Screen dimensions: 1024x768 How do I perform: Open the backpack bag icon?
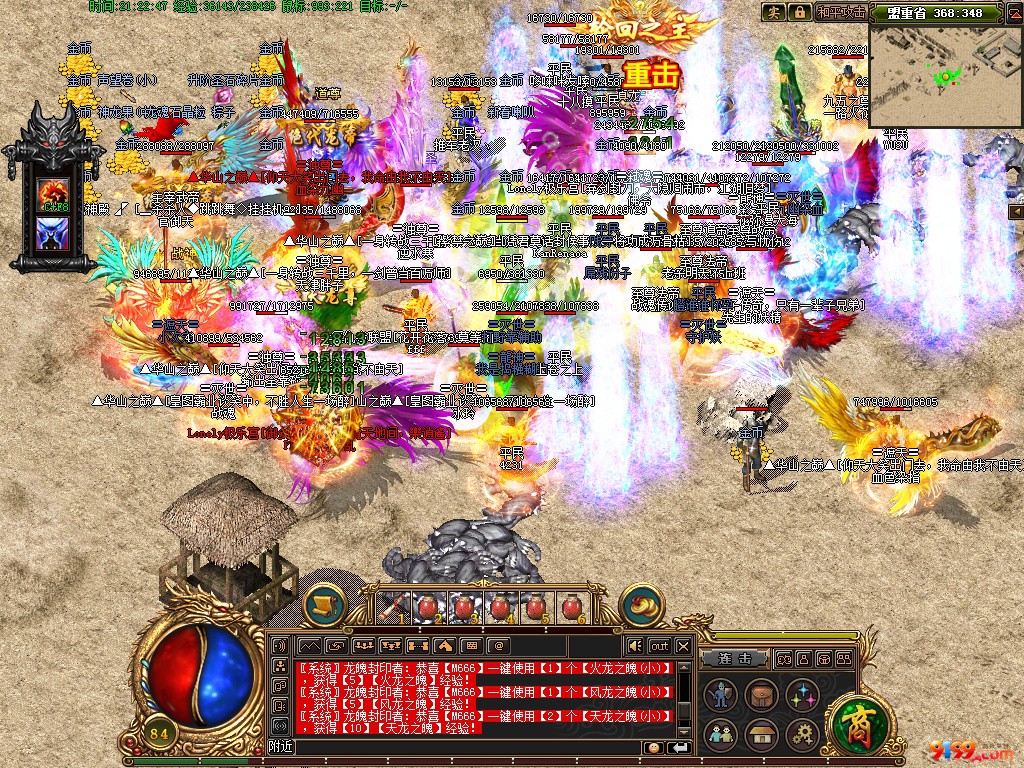(760, 695)
